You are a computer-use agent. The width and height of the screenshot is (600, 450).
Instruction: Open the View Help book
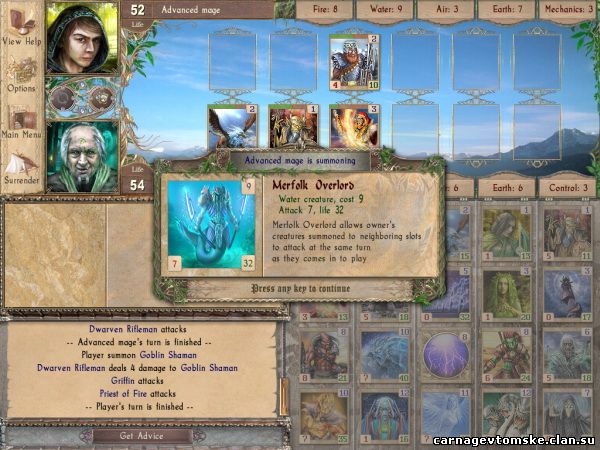coord(22,30)
